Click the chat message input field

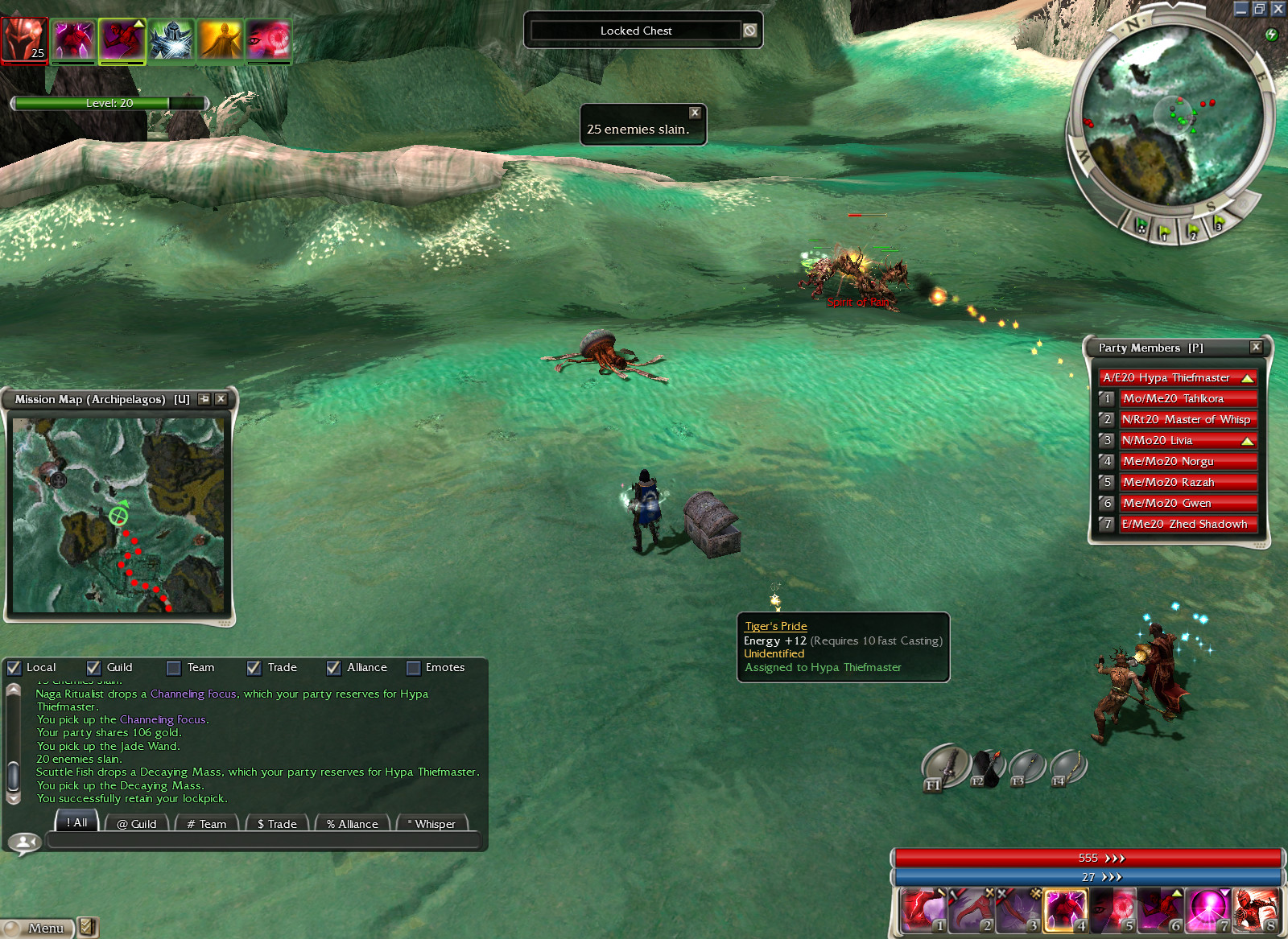[x=262, y=841]
